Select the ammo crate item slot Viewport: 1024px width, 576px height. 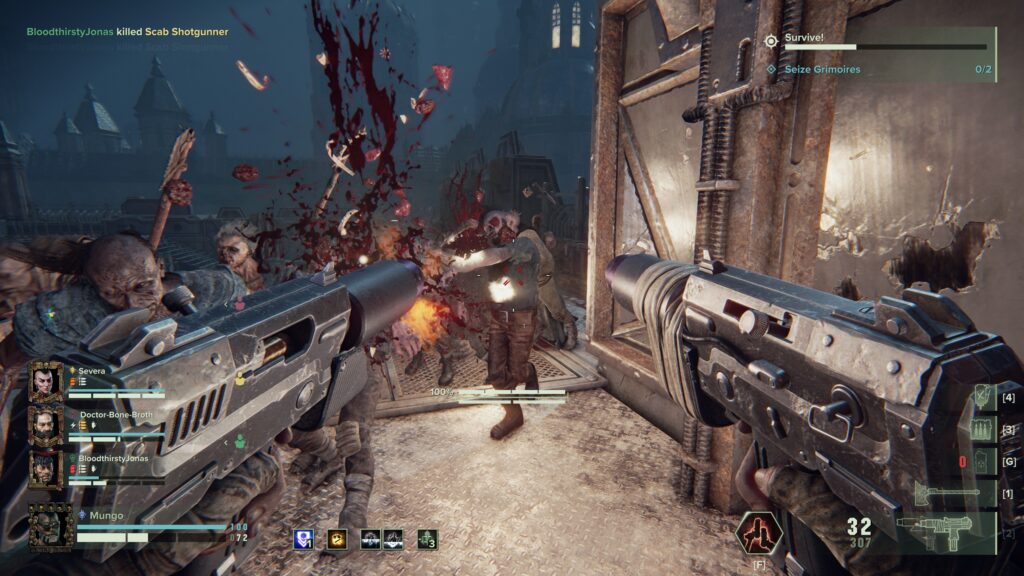[x=983, y=430]
